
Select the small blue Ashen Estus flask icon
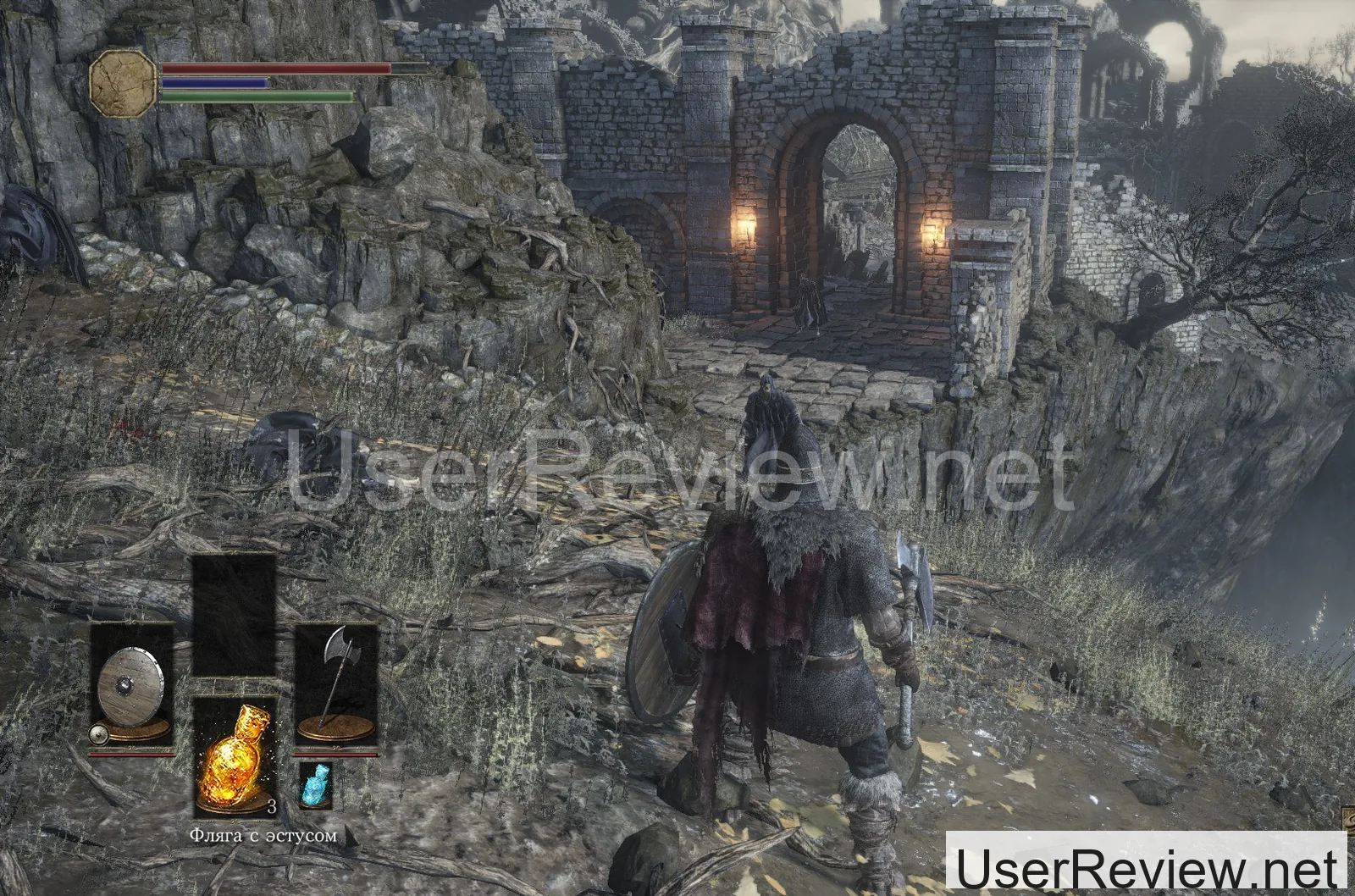coord(315,784)
